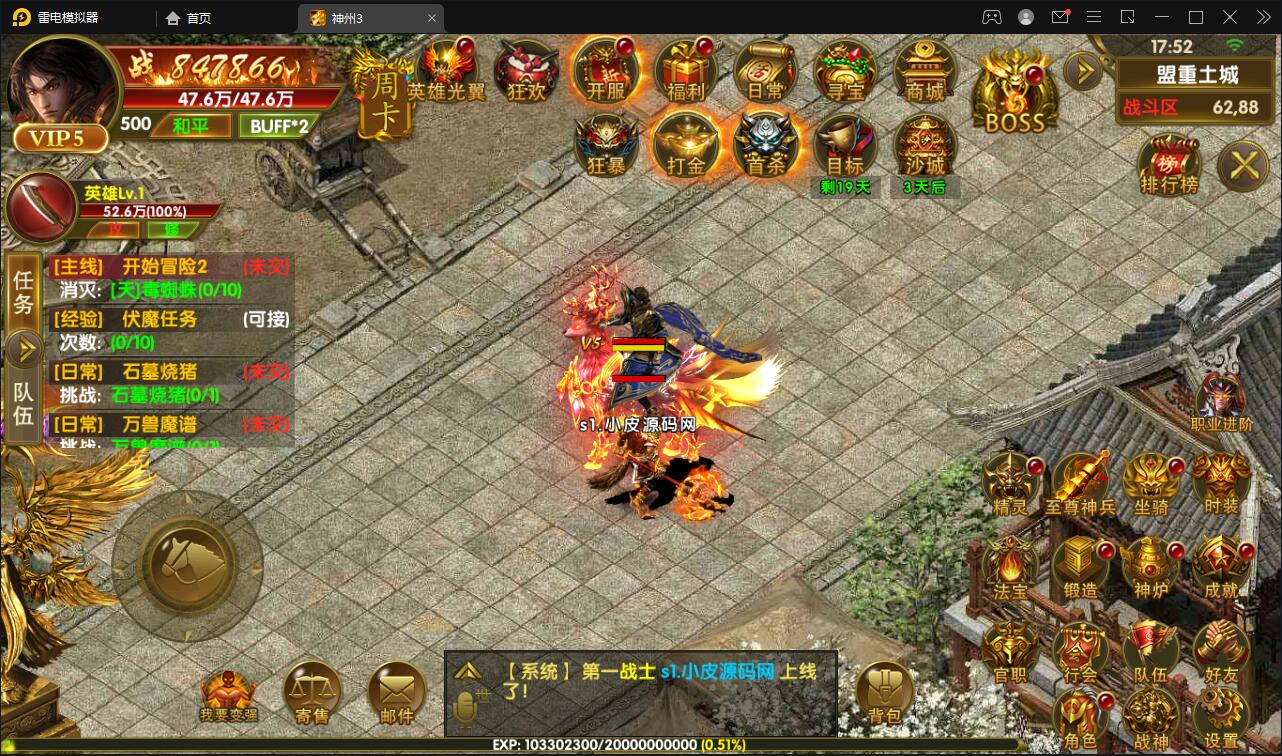Open the 寄售 consignment market

pyautogui.click(x=312, y=691)
